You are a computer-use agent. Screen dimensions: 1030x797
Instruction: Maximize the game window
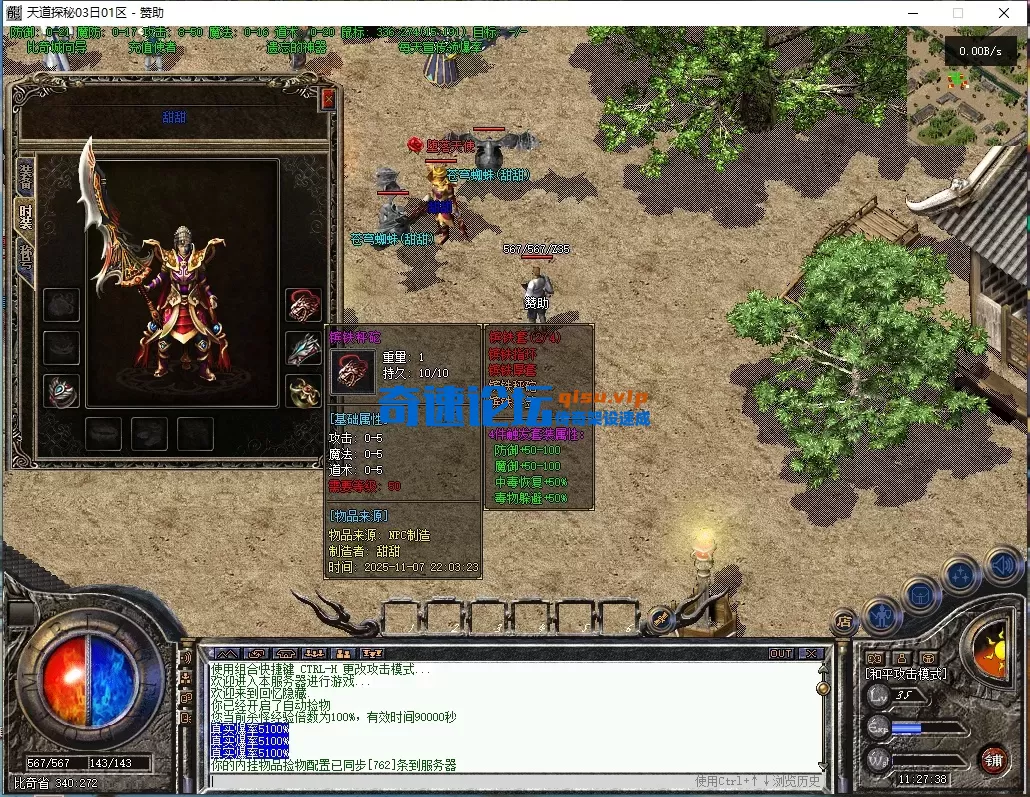(x=958, y=13)
